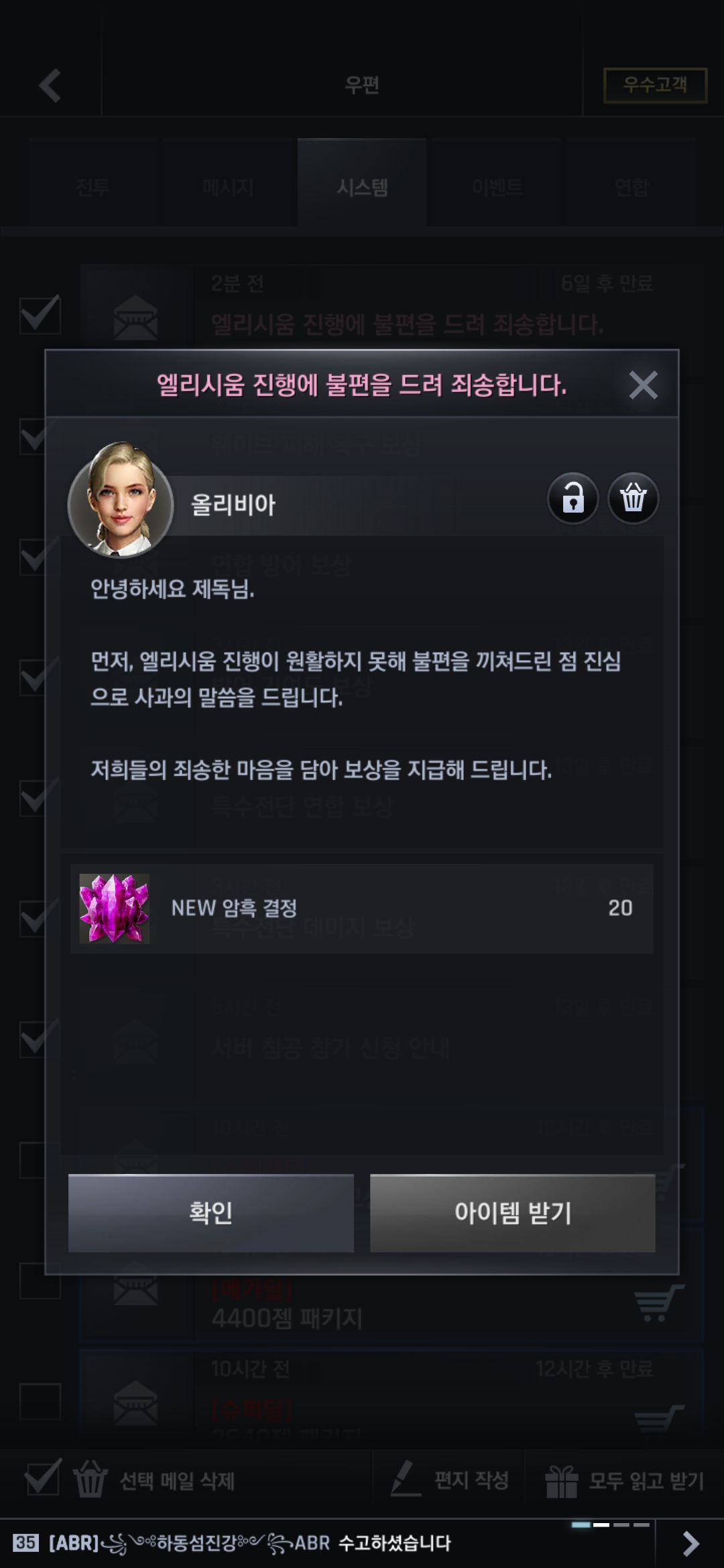Tap 올리비아's portrait avatar

pos(121,500)
